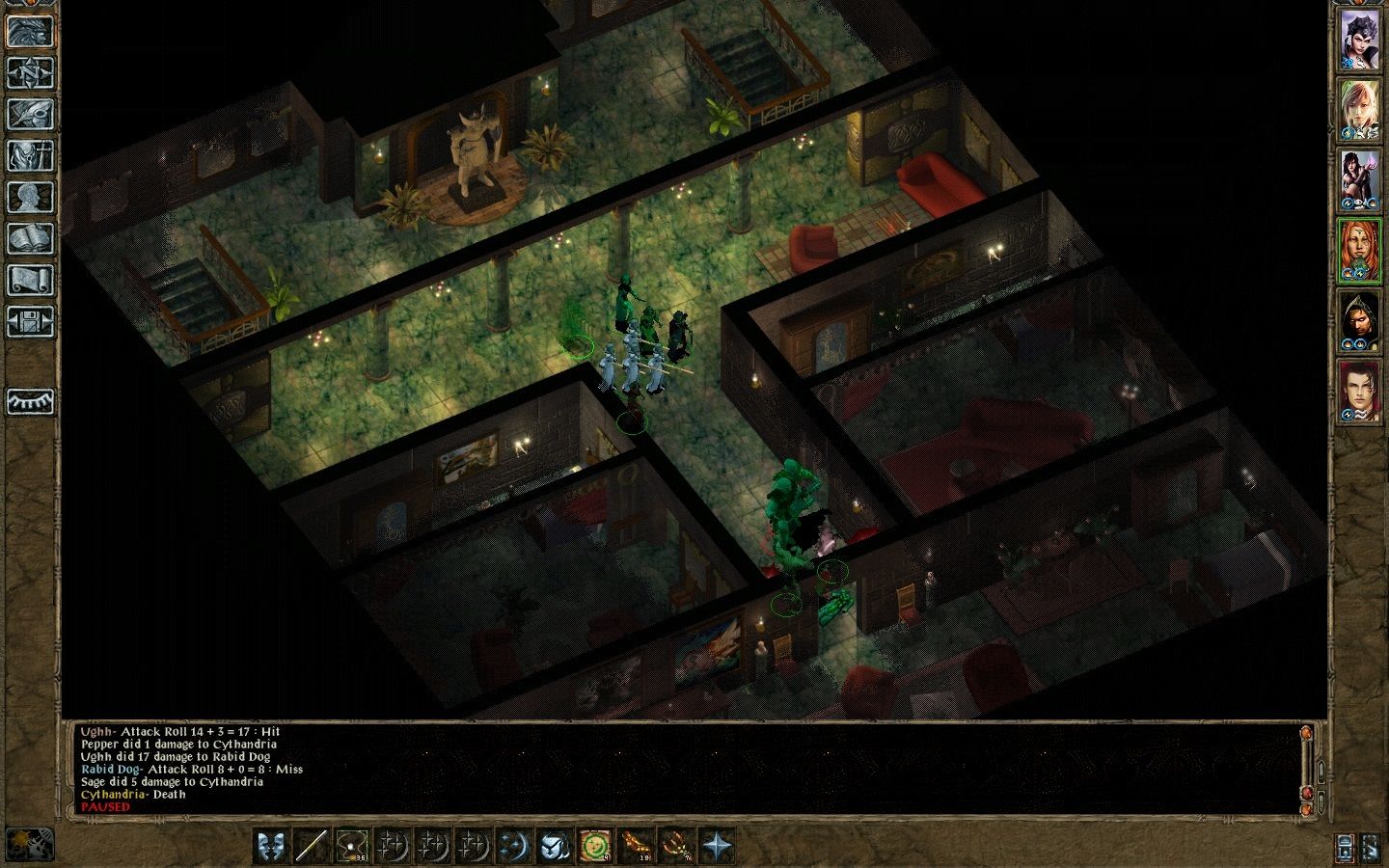This screenshot has width=1389, height=868.
Task: Return to the game view button
Action: pos(31,31)
